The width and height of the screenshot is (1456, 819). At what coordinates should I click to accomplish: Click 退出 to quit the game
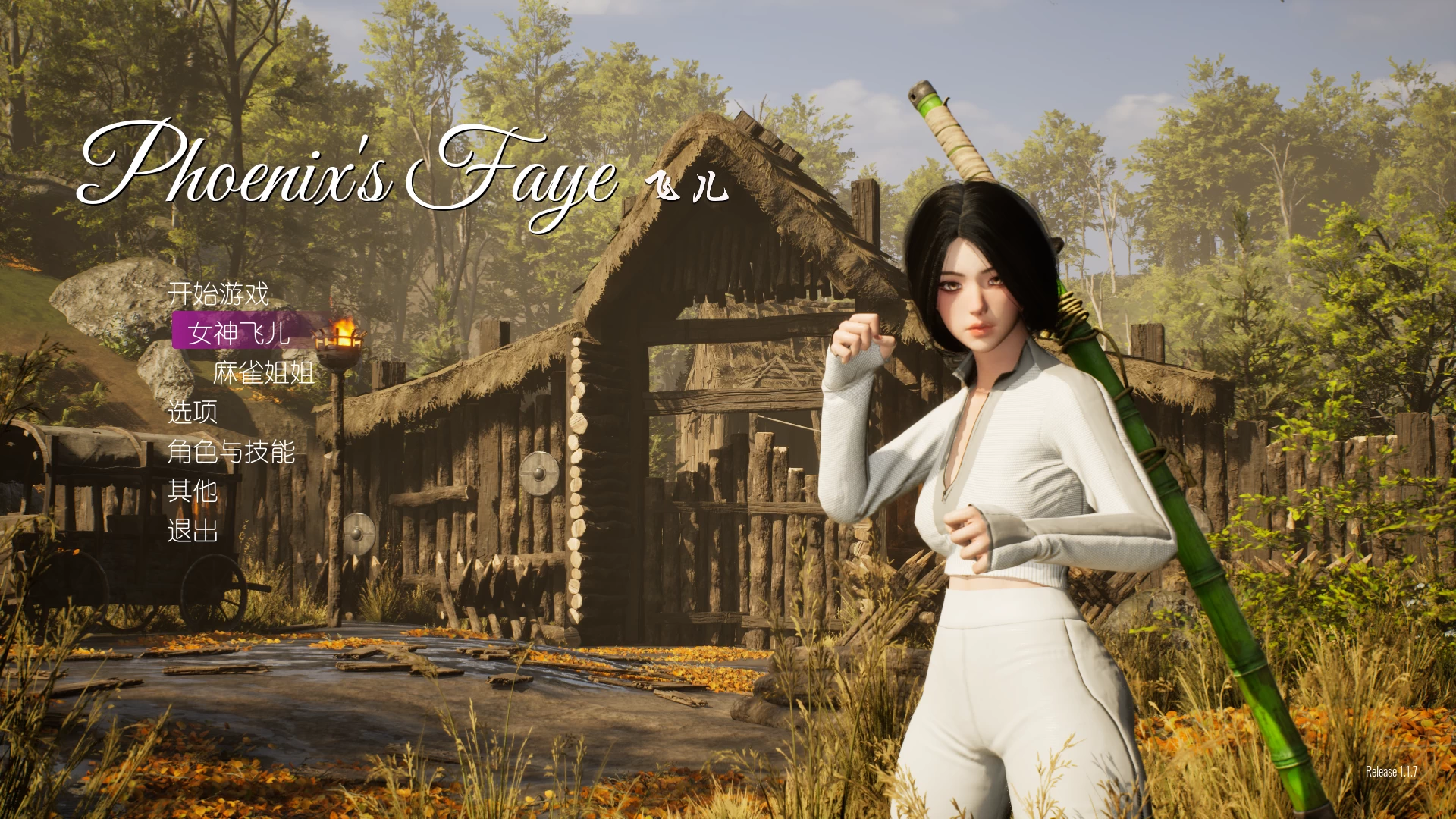pos(193,531)
